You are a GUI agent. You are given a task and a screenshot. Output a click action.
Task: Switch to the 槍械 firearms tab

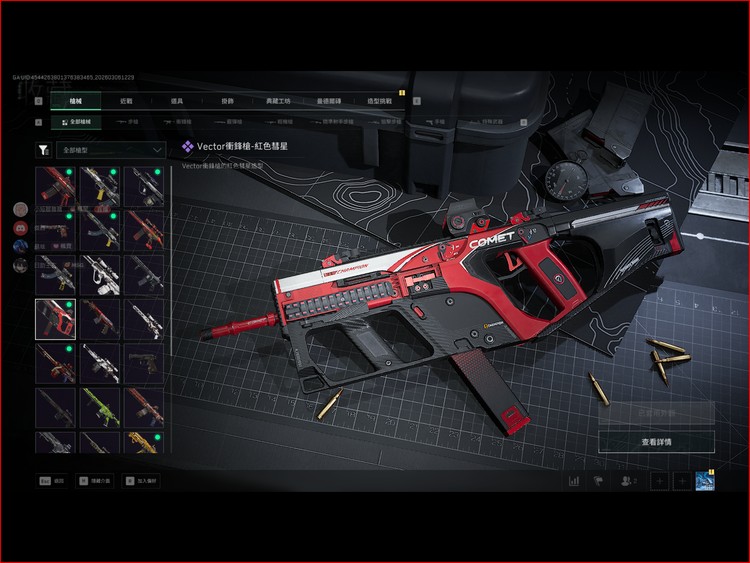coord(76,101)
